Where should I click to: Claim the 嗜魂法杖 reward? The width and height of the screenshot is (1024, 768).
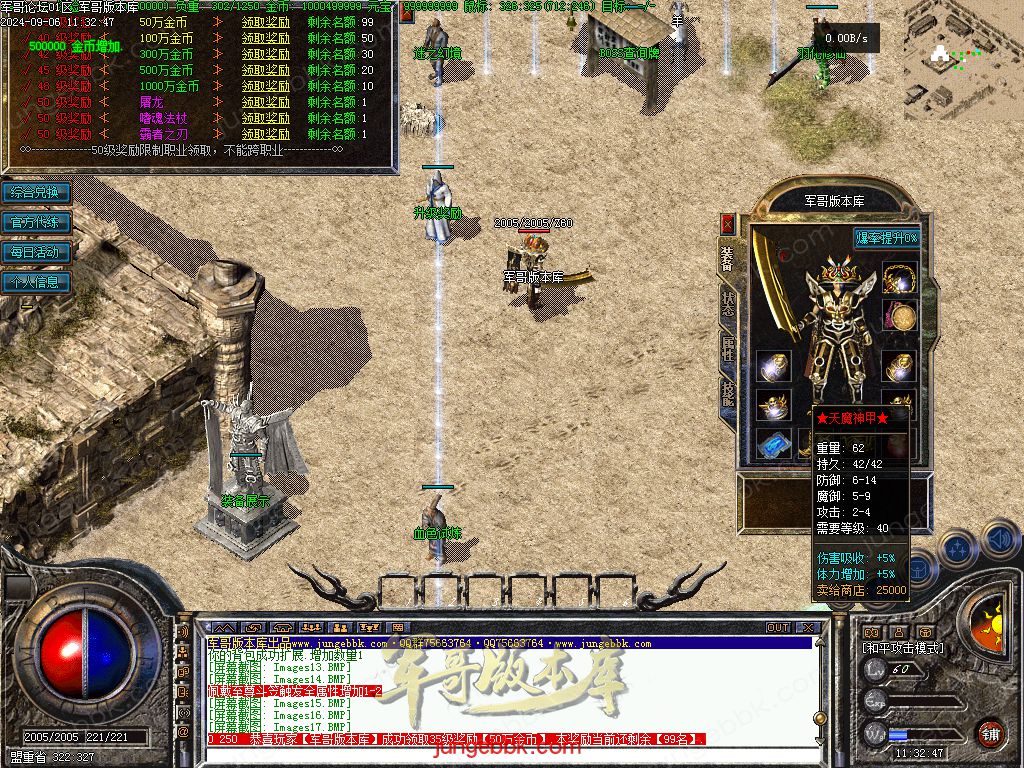point(266,118)
